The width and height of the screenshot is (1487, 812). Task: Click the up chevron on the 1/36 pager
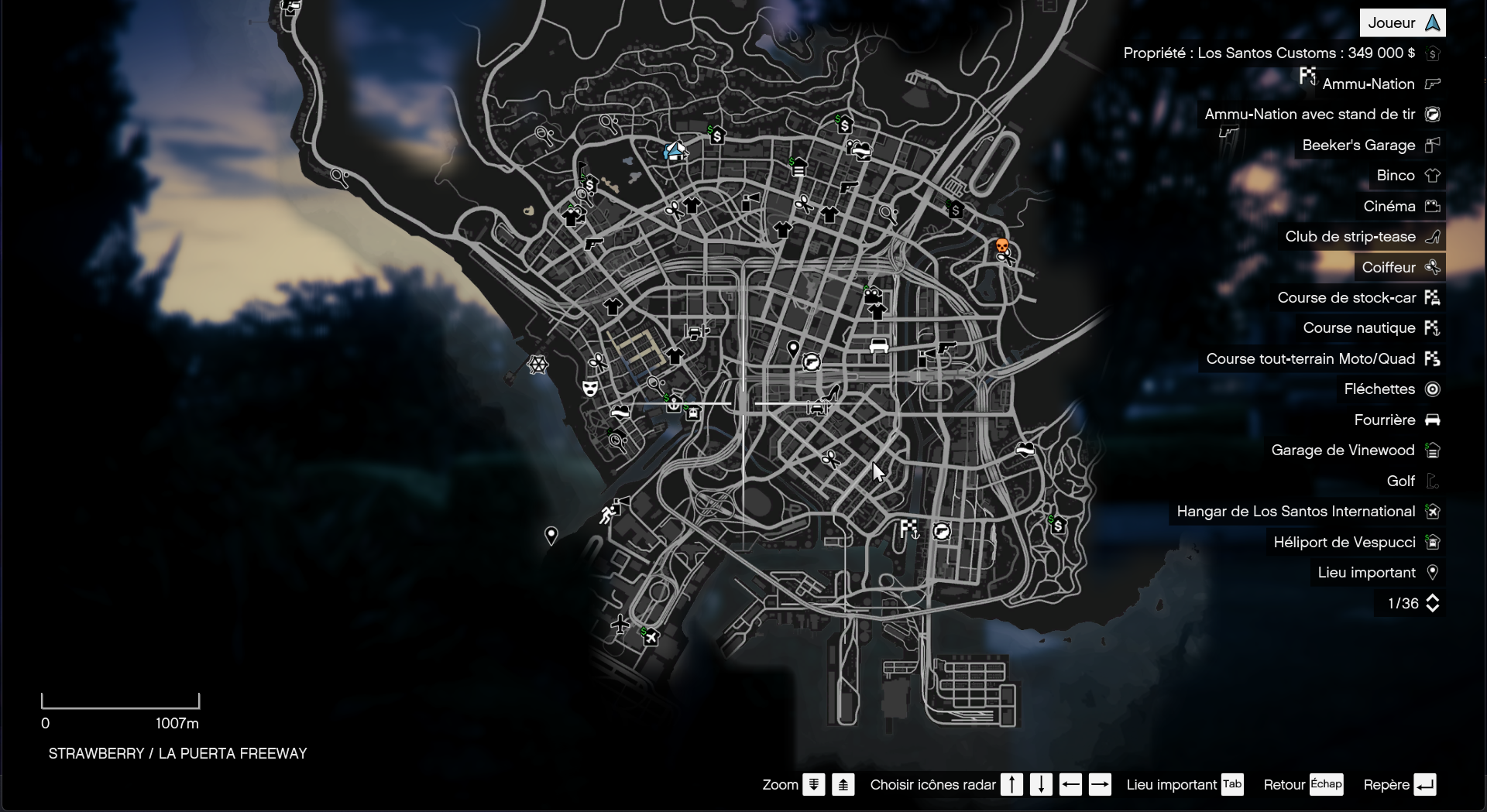point(1433,598)
